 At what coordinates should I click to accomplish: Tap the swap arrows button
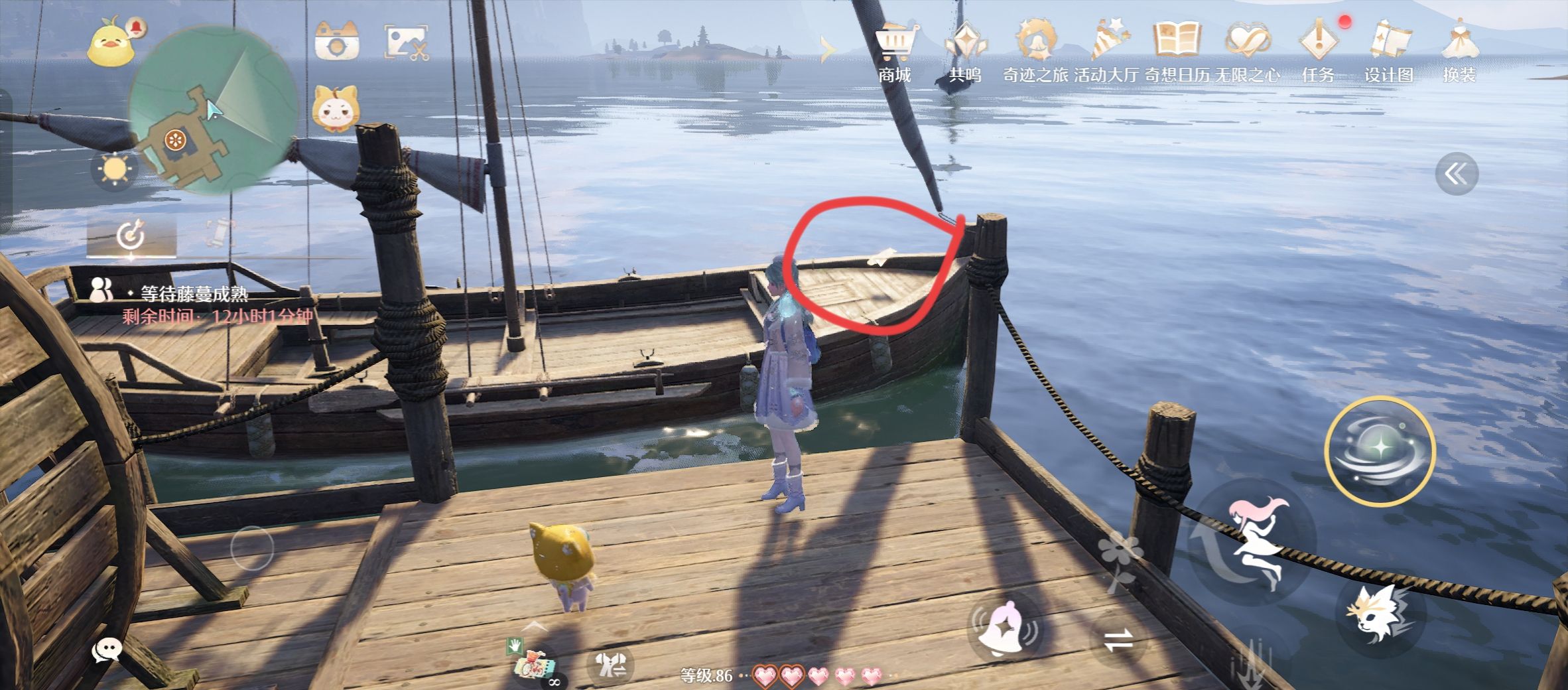coord(1119,641)
